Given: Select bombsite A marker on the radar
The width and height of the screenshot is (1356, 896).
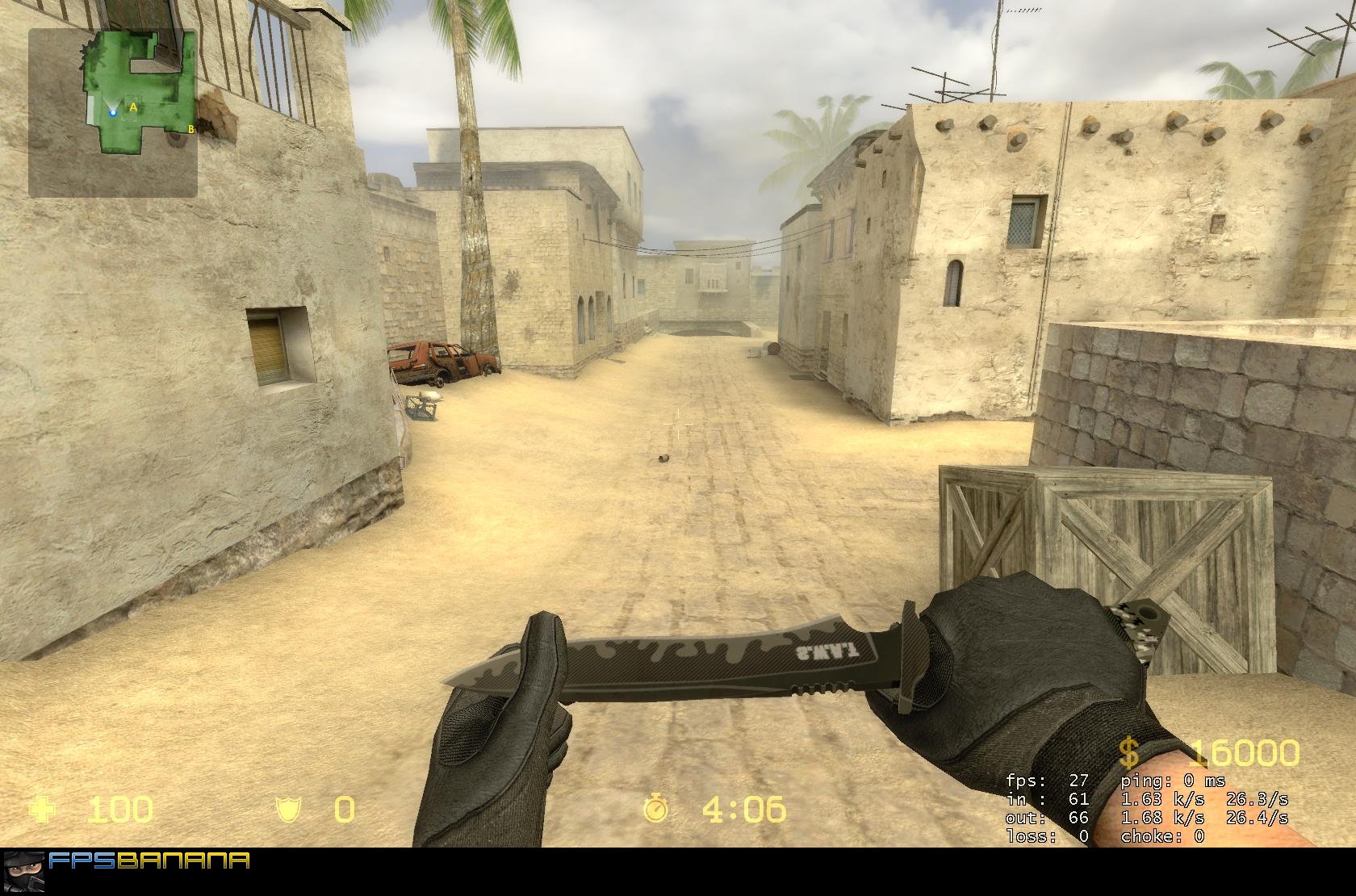Looking at the screenshot, I should 133,107.
